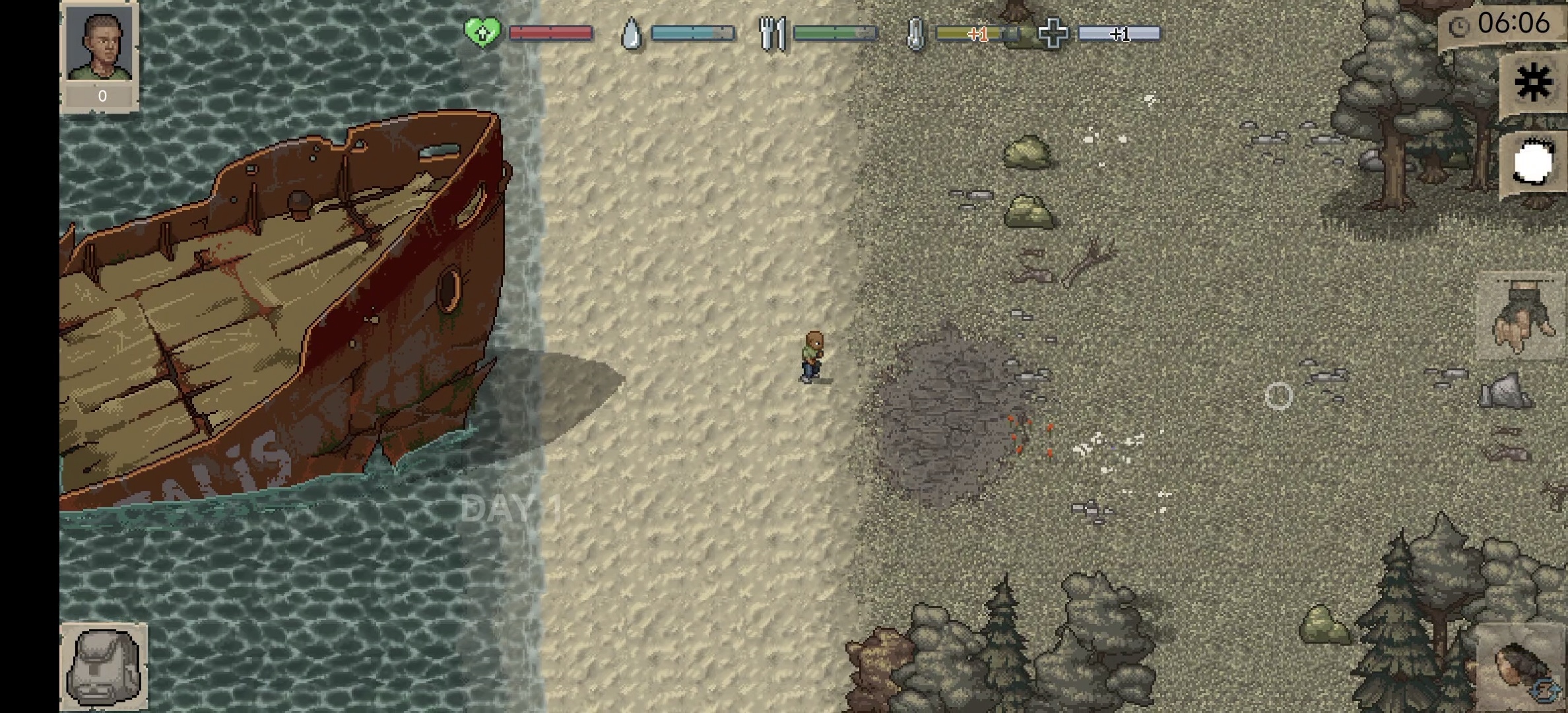Open the backpack inventory
Image resolution: width=1568 pixels, height=713 pixels.
coord(104,665)
